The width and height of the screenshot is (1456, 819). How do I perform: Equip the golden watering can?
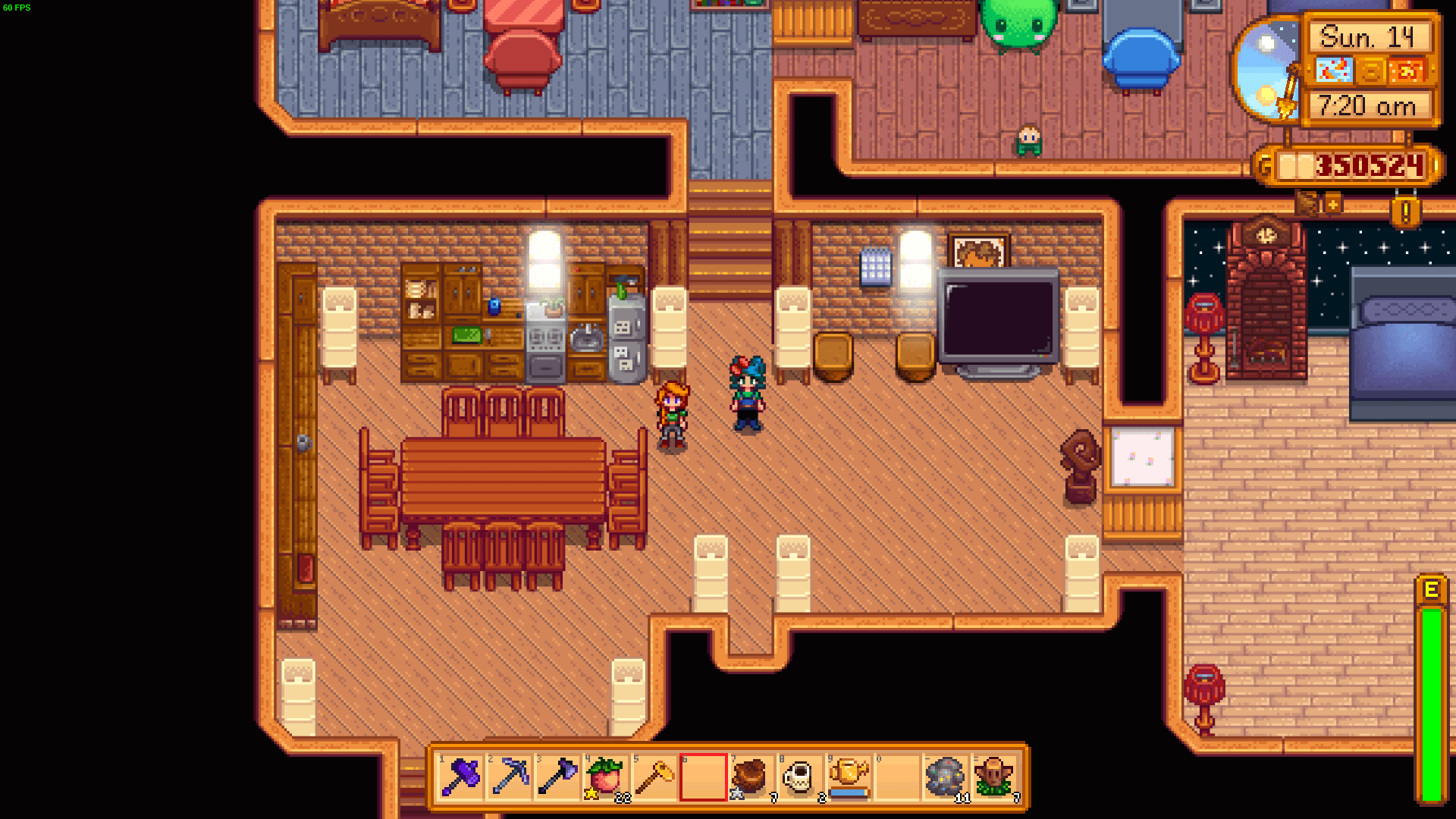pyautogui.click(x=849, y=777)
